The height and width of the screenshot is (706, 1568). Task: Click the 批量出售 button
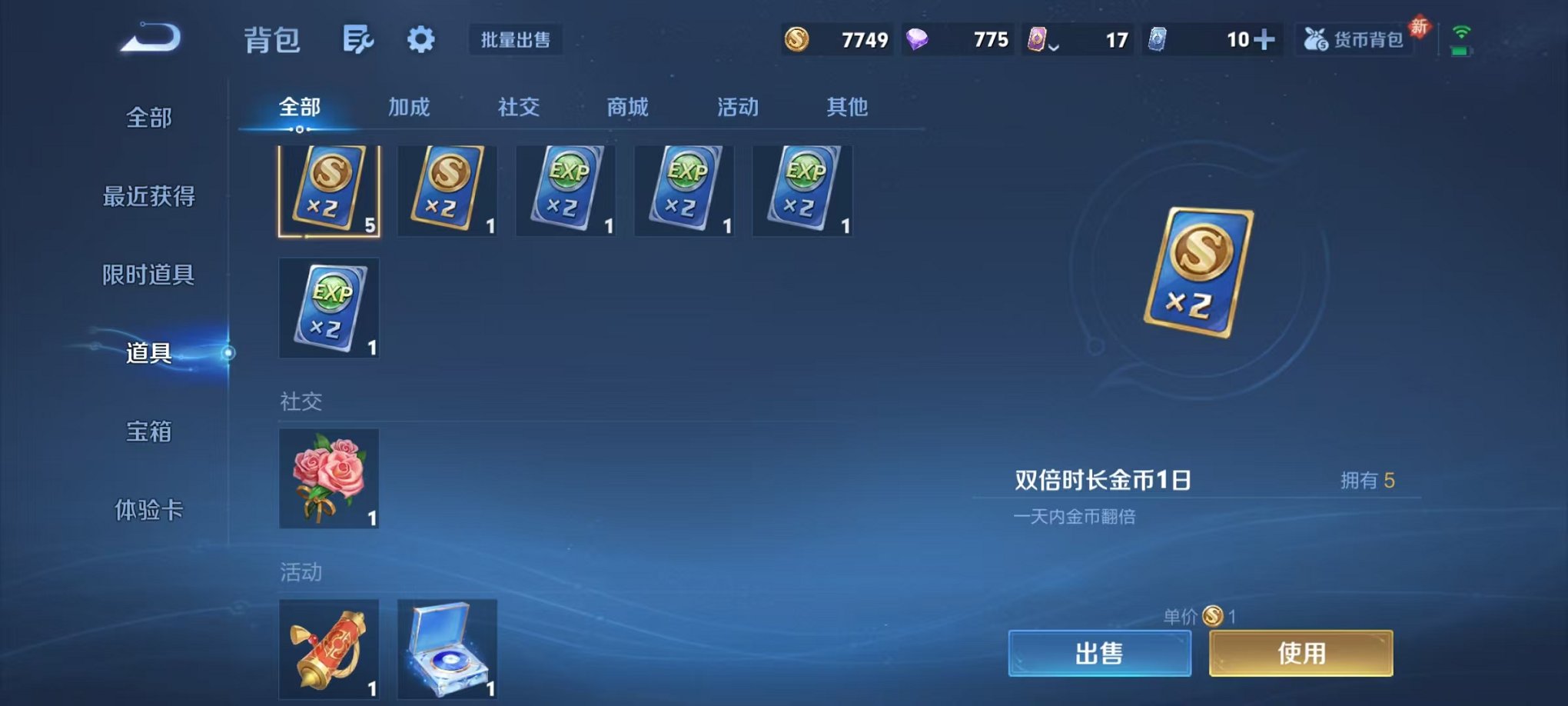point(516,41)
